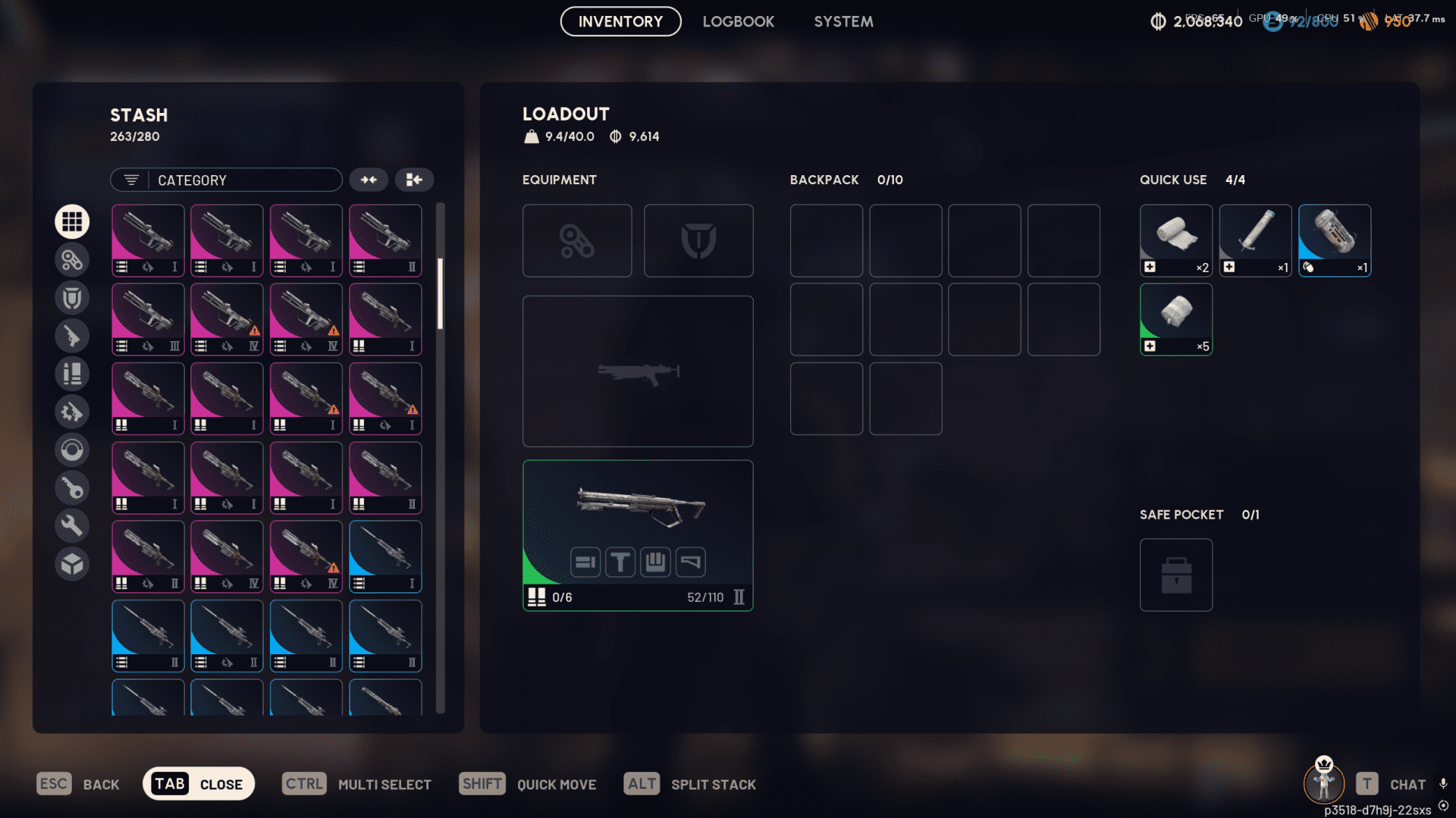The image size is (1456, 818).
Task: Filter stash by the ammunition category icon
Action: tap(72, 373)
